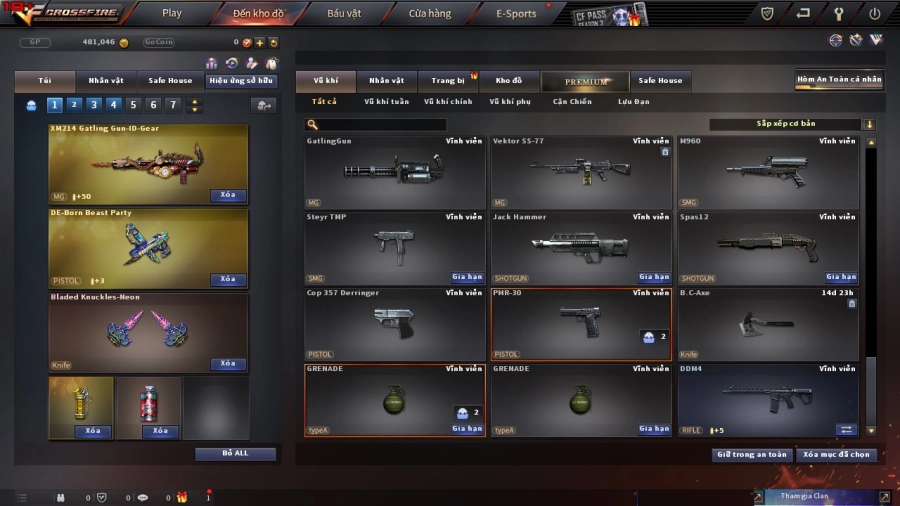Select the GatlingGun weapon tile

tap(395, 172)
